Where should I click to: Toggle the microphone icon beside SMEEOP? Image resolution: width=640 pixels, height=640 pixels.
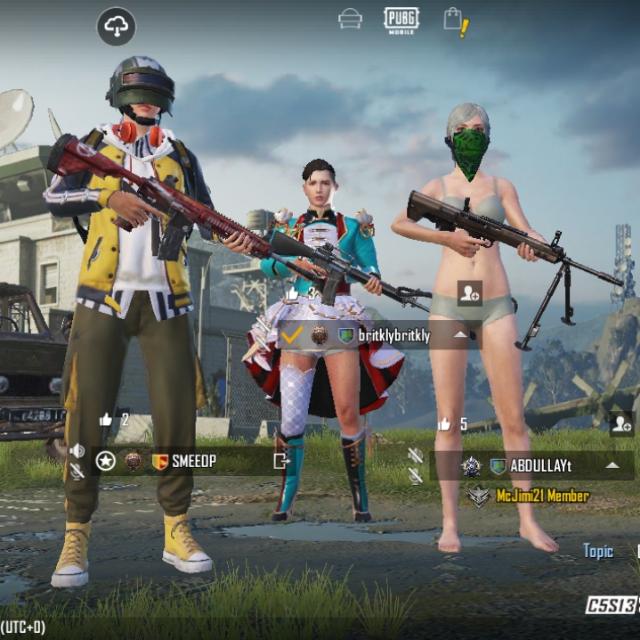[77, 471]
